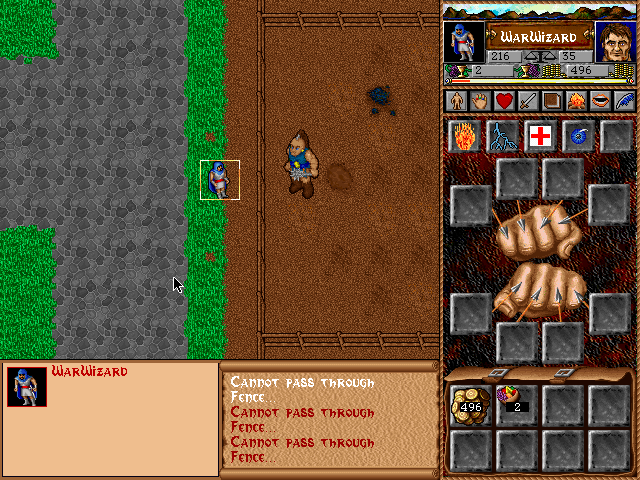Screen dimensions: 640x480
Task: Activate the blue lightning spell slot
Action: pos(503,136)
